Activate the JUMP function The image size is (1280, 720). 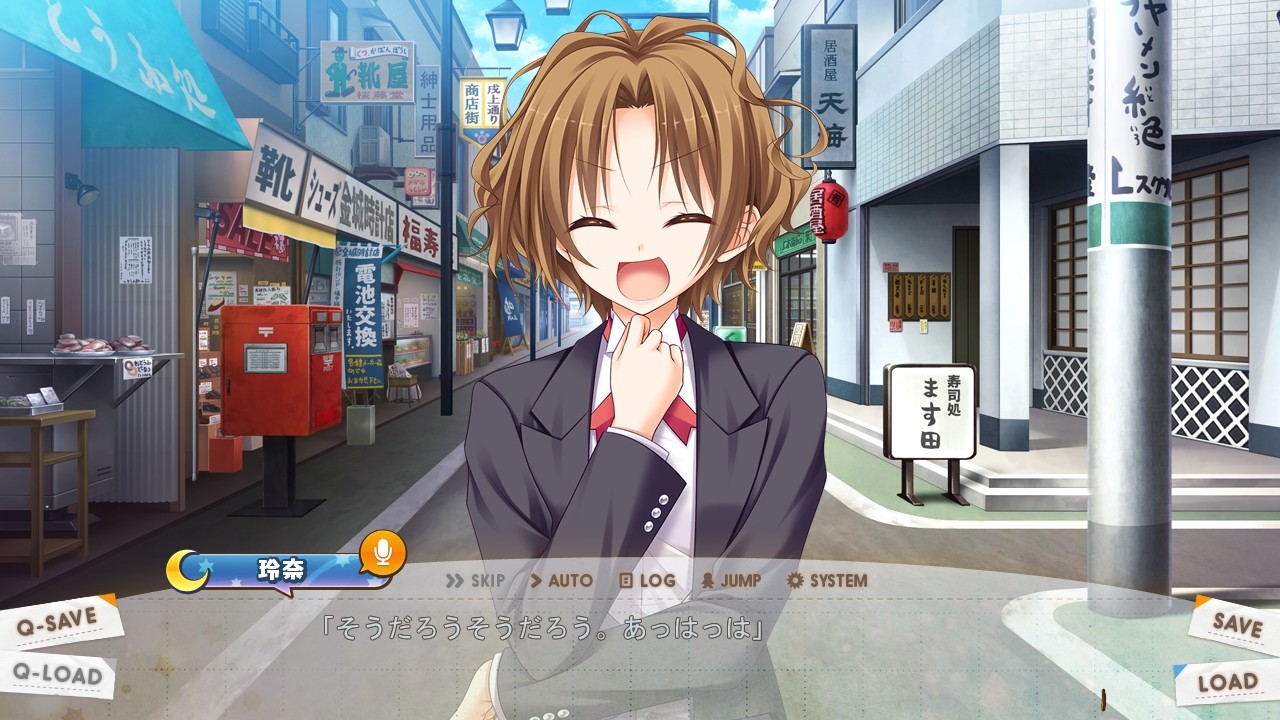[x=731, y=580]
